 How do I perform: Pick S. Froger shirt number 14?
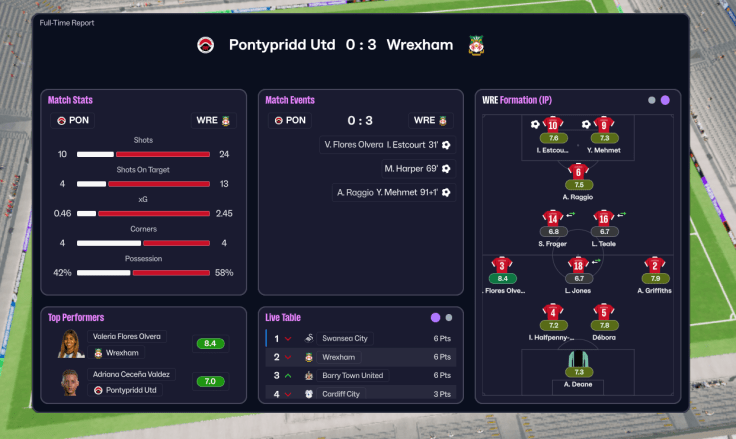tap(553, 219)
